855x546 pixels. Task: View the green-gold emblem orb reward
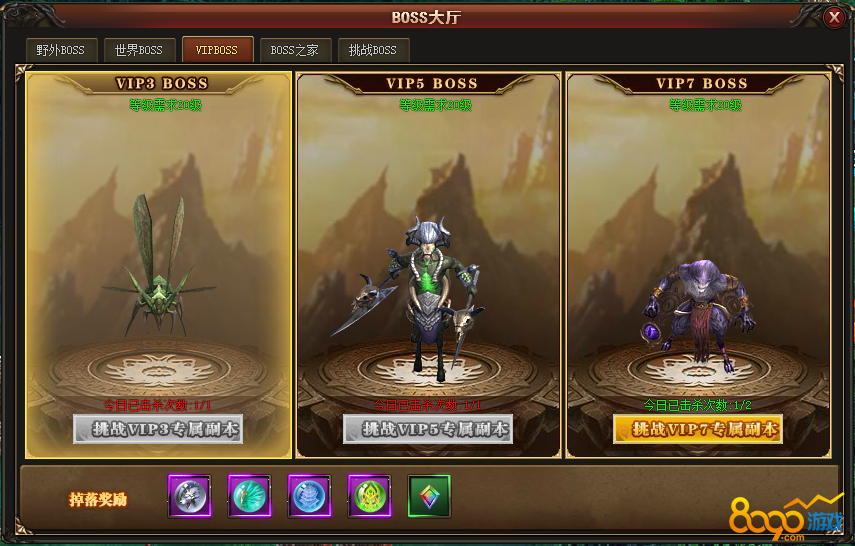369,496
